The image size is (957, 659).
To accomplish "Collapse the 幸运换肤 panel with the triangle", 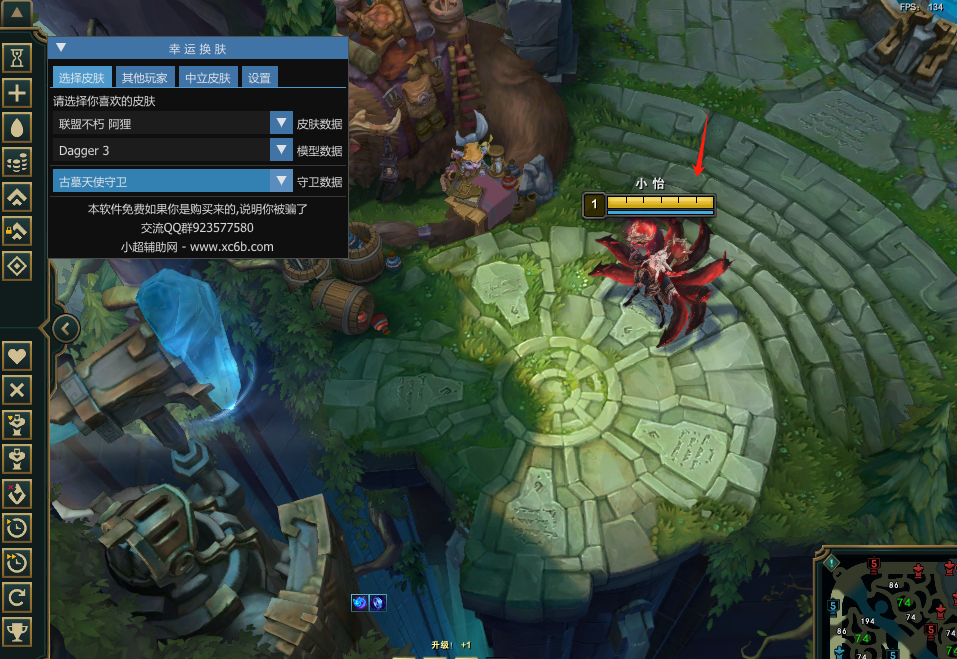I will coord(61,47).
